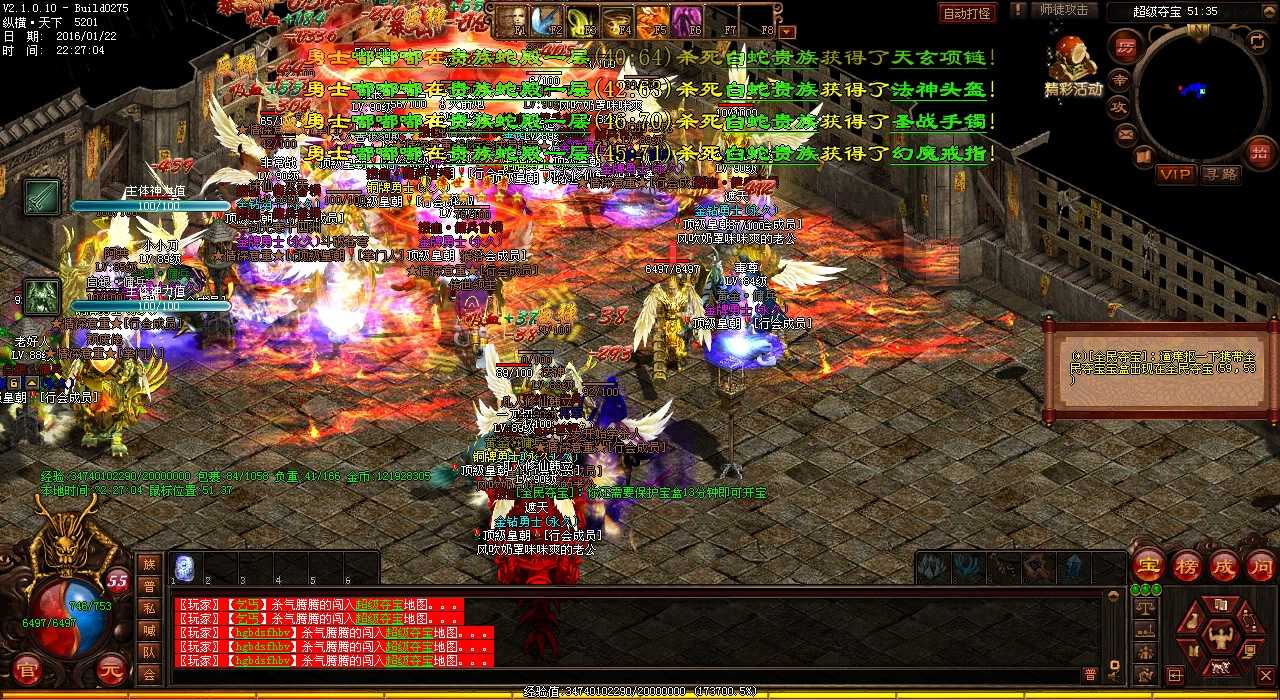The image size is (1280, 700).
Task: Open the 成 achievements button
Action: pyautogui.click(x=1223, y=565)
